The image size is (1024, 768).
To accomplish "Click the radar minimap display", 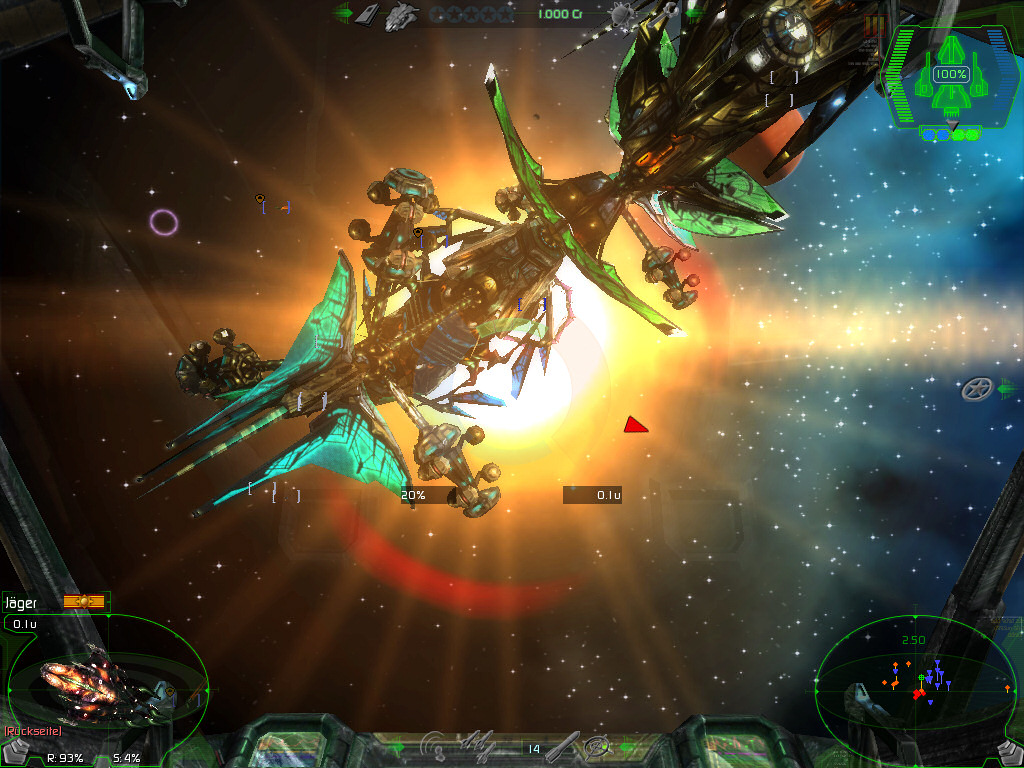I will point(915,680).
